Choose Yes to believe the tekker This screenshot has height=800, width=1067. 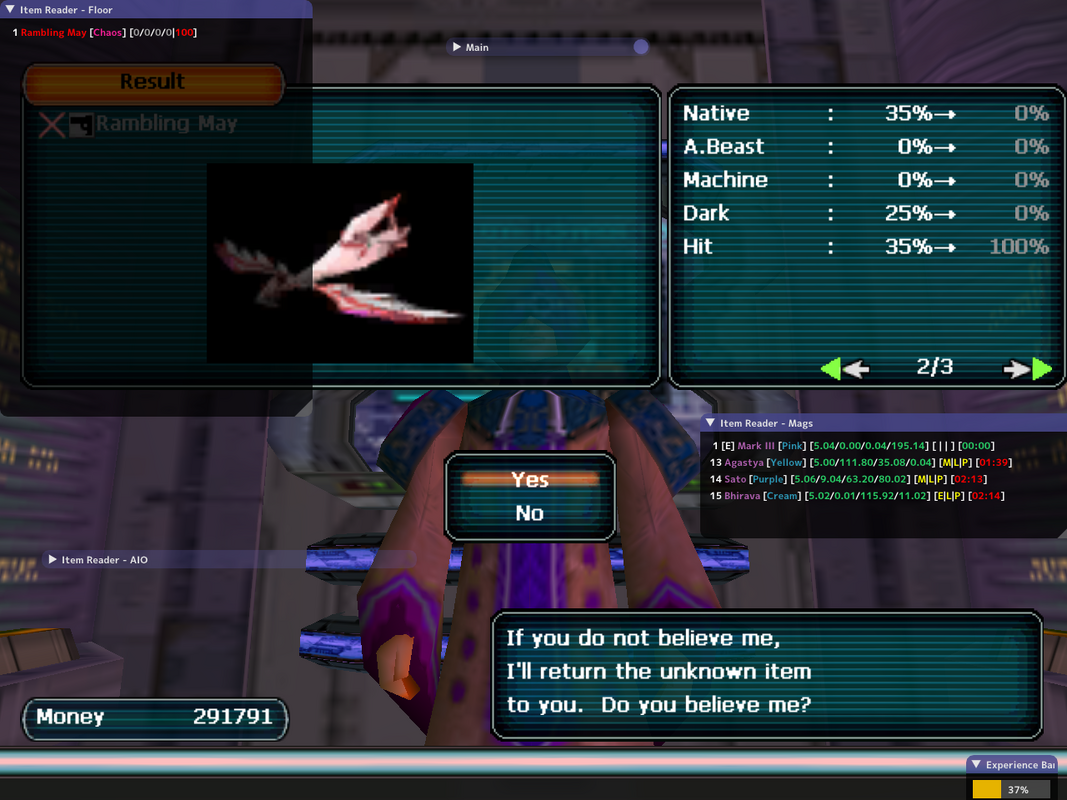(530, 480)
